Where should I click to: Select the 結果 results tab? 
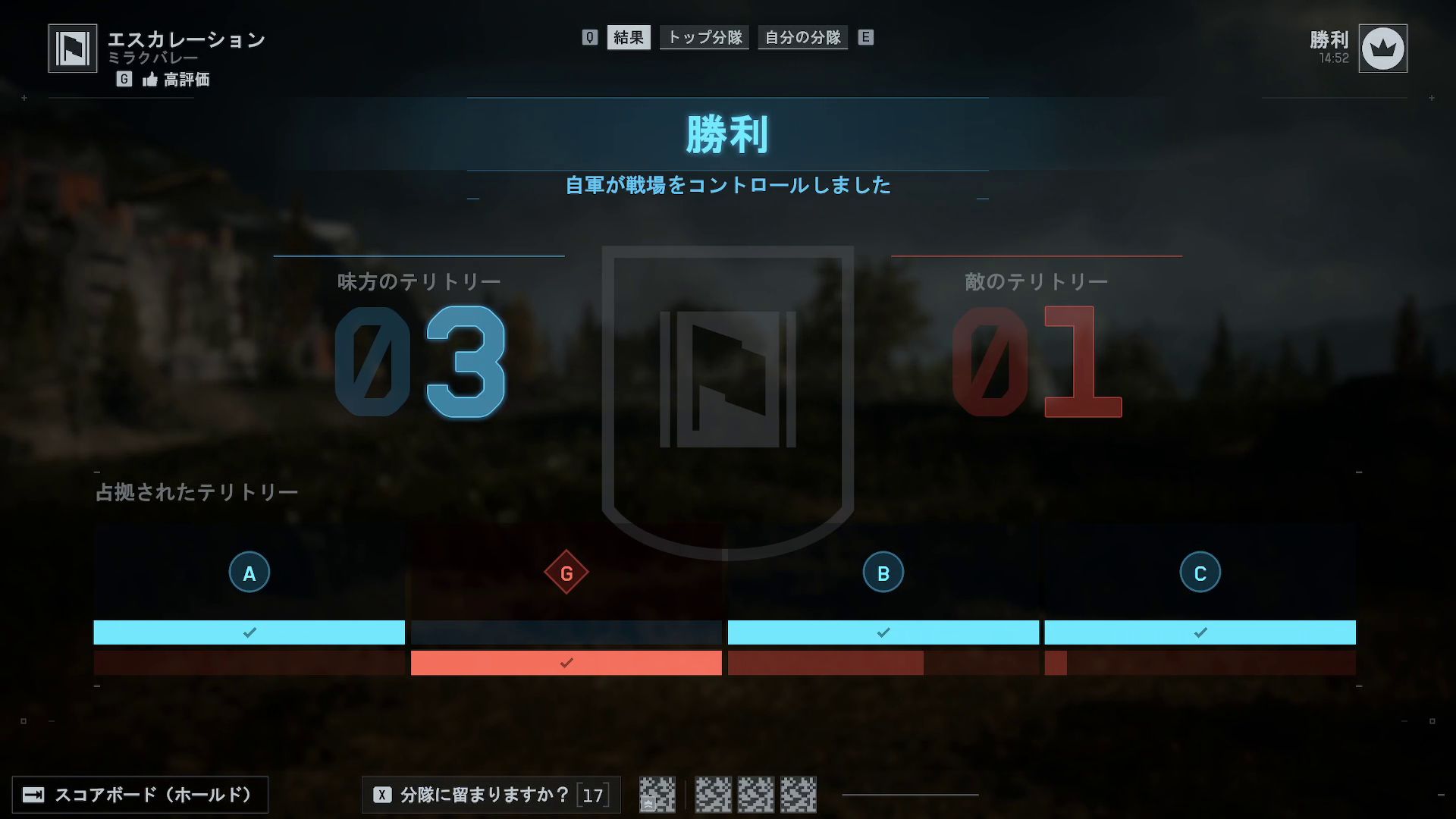pos(628,36)
